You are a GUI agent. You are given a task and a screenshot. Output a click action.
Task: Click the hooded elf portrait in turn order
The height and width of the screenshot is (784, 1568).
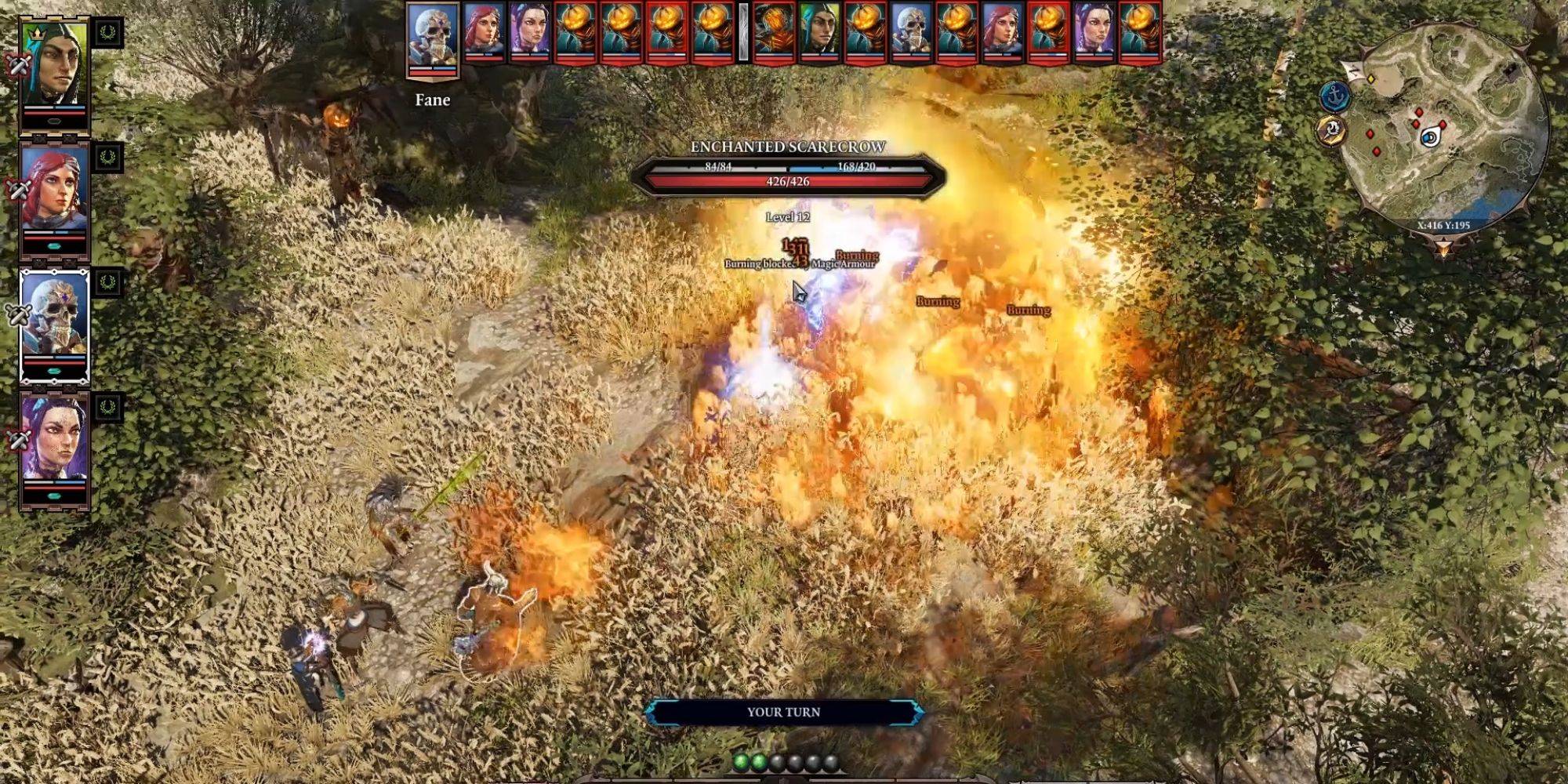[x=819, y=33]
